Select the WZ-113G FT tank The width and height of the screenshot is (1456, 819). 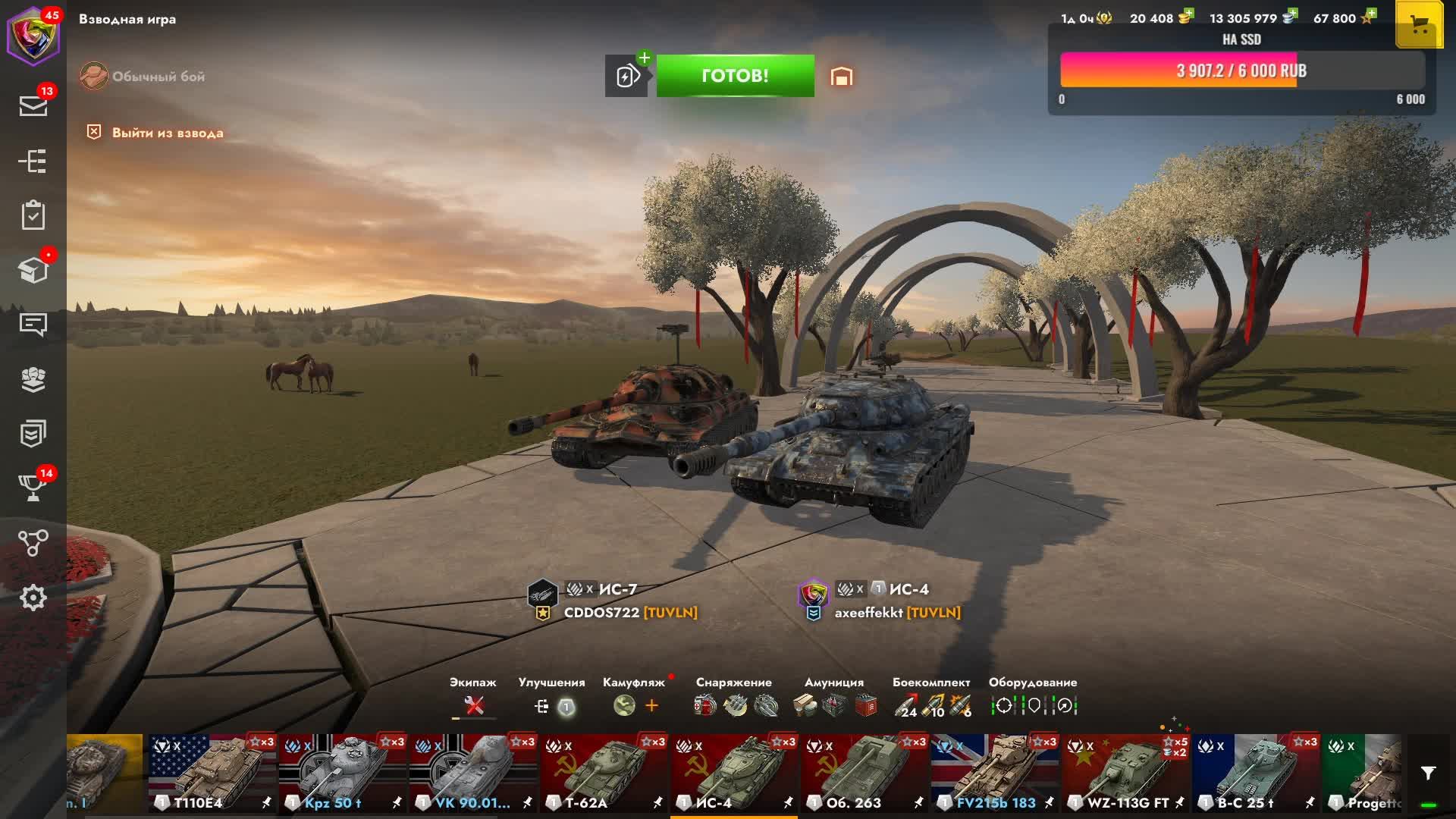pyautogui.click(x=1125, y=773)
